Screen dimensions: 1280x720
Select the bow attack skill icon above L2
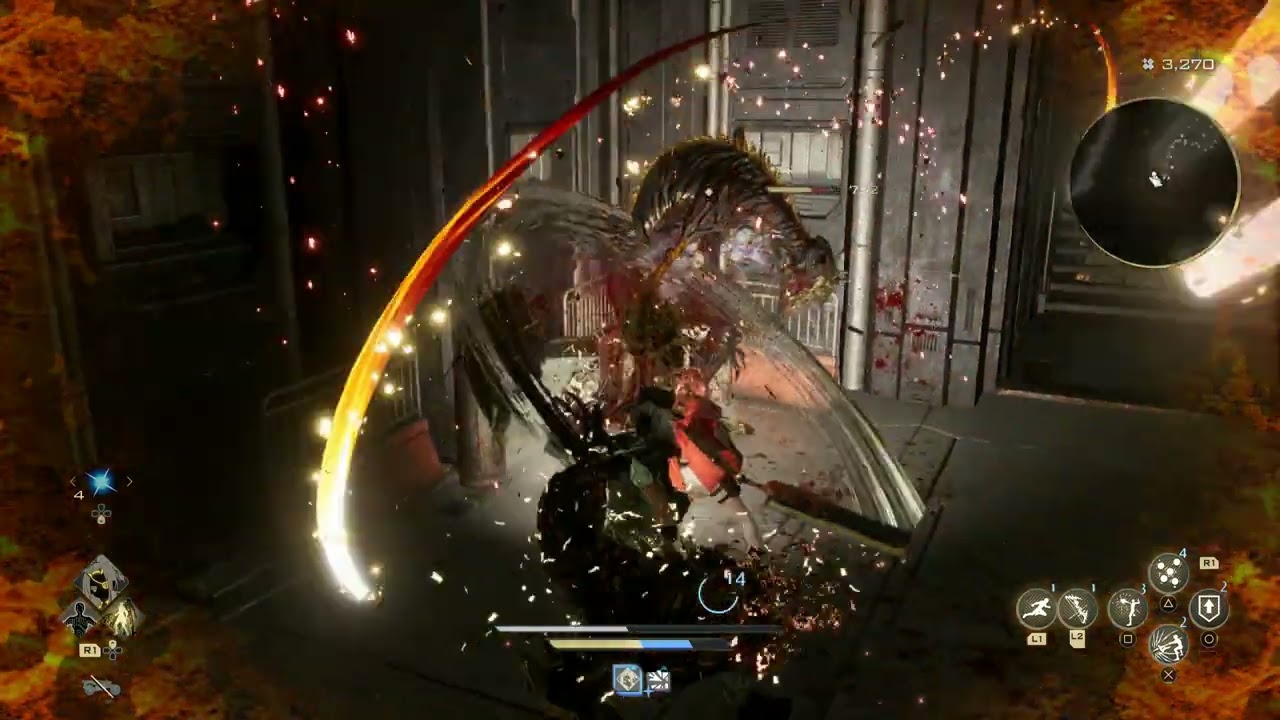click(x=1076, y=607)
